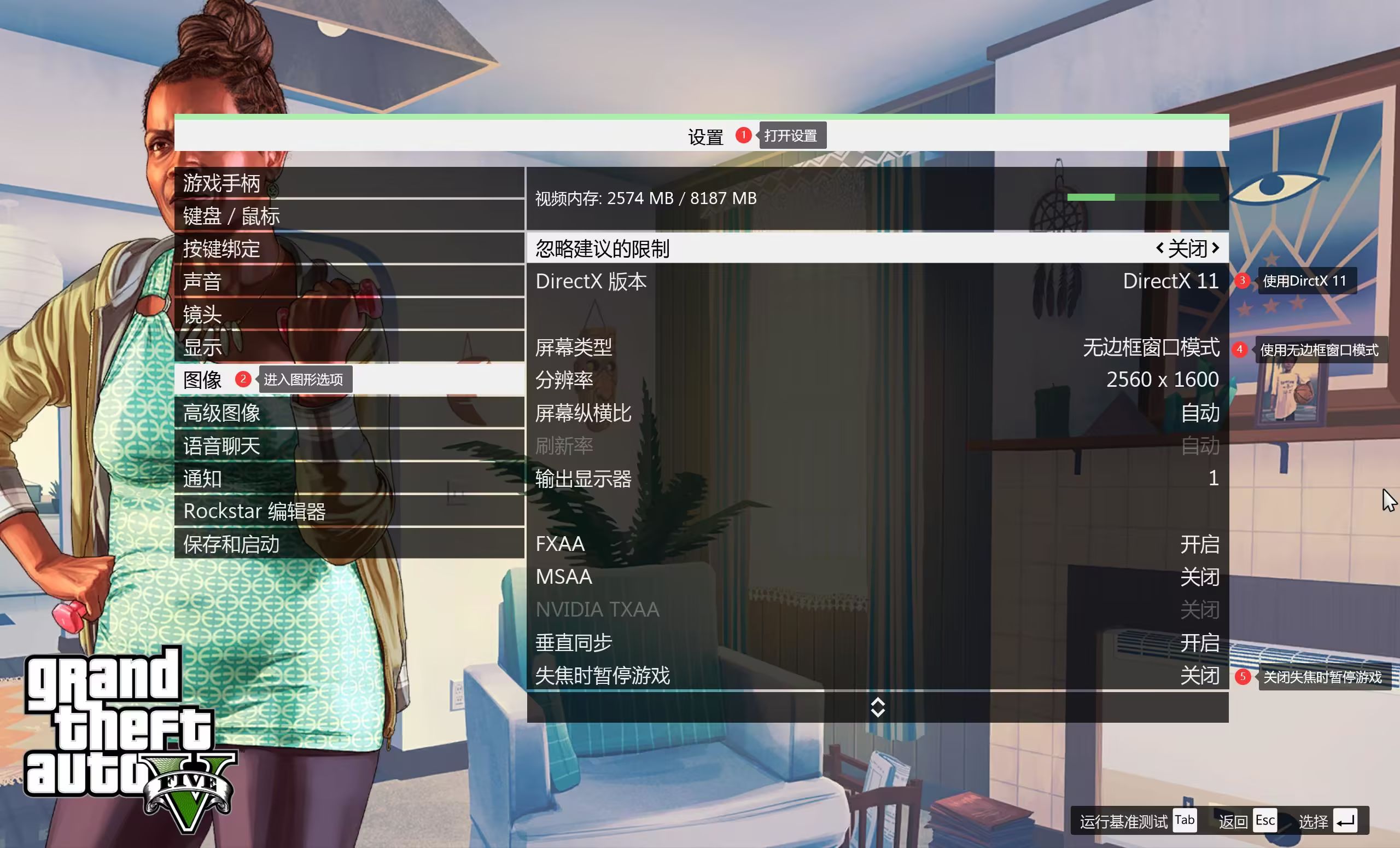
Task: Click the red "3" badge near DirectX 11
Action: click(x=1241, y=280)
